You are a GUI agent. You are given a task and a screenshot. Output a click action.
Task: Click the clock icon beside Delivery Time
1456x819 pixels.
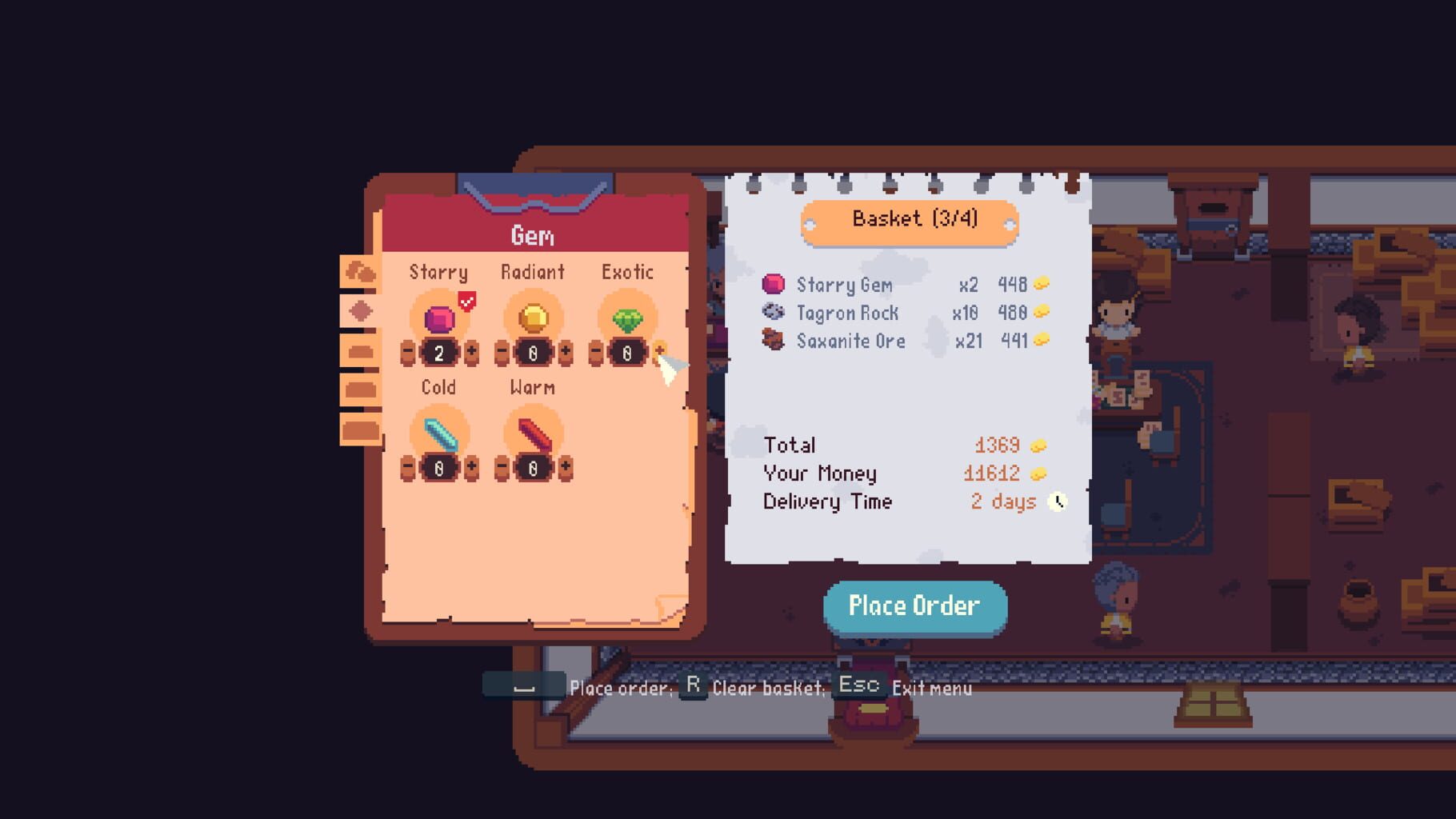point(1059,501)
